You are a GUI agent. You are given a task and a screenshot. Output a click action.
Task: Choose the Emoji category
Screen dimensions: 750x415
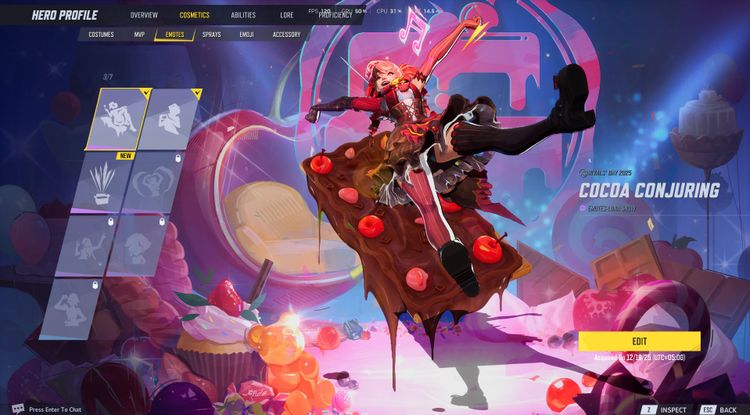click(x=246, y=34)
